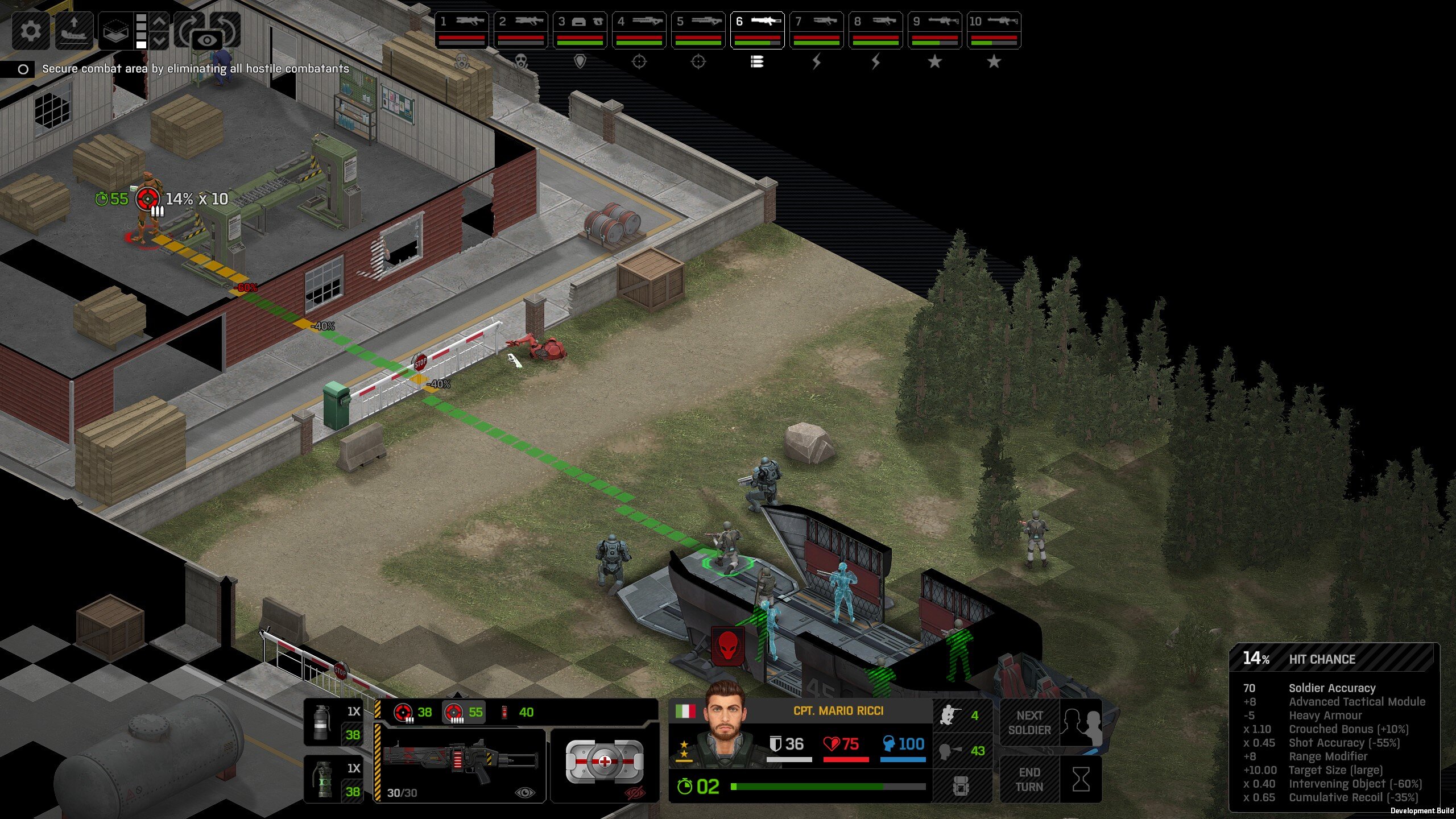Select the green gas grenade slot
Image resolution: width=1456 pixels, height=819 pixels.
[334, 779]
